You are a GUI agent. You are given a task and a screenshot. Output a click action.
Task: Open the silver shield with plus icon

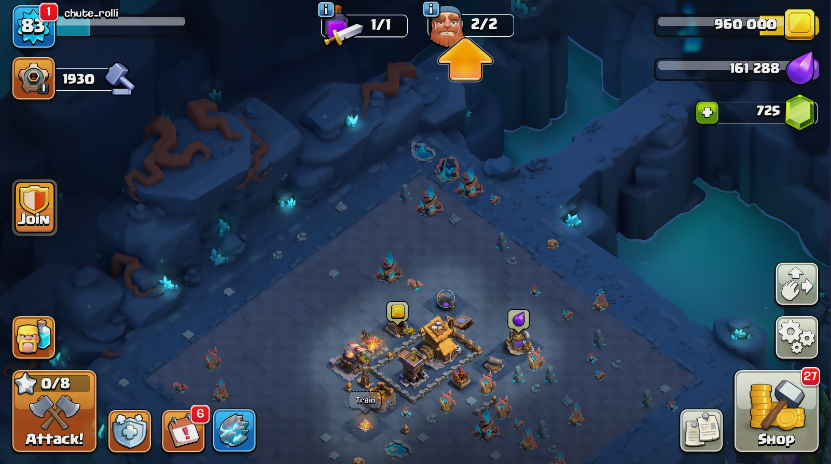pos(129,430)
